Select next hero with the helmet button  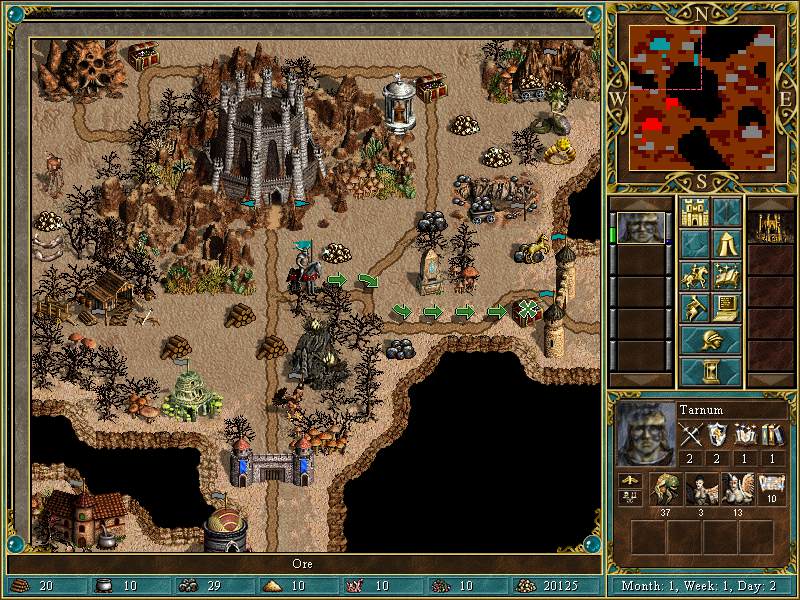711,339
